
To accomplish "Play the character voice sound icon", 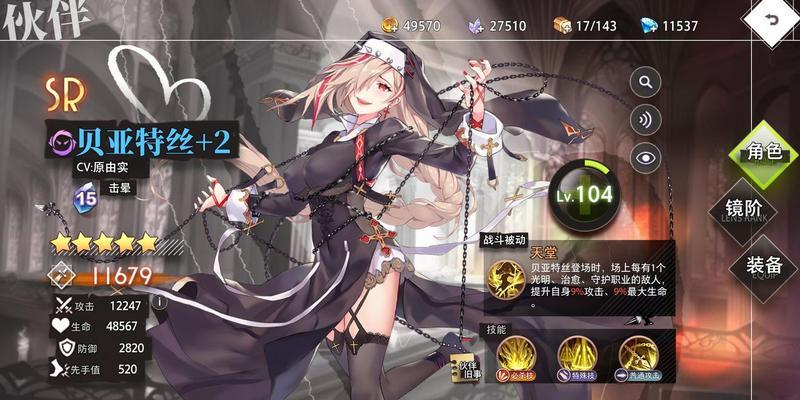I will 646,119.
